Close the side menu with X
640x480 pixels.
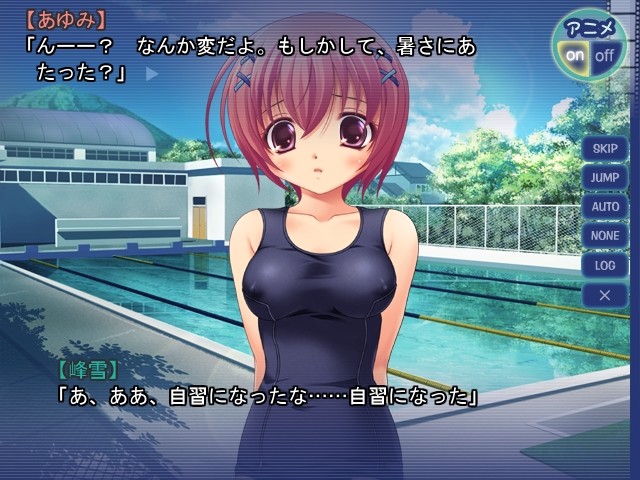(605, 295)
